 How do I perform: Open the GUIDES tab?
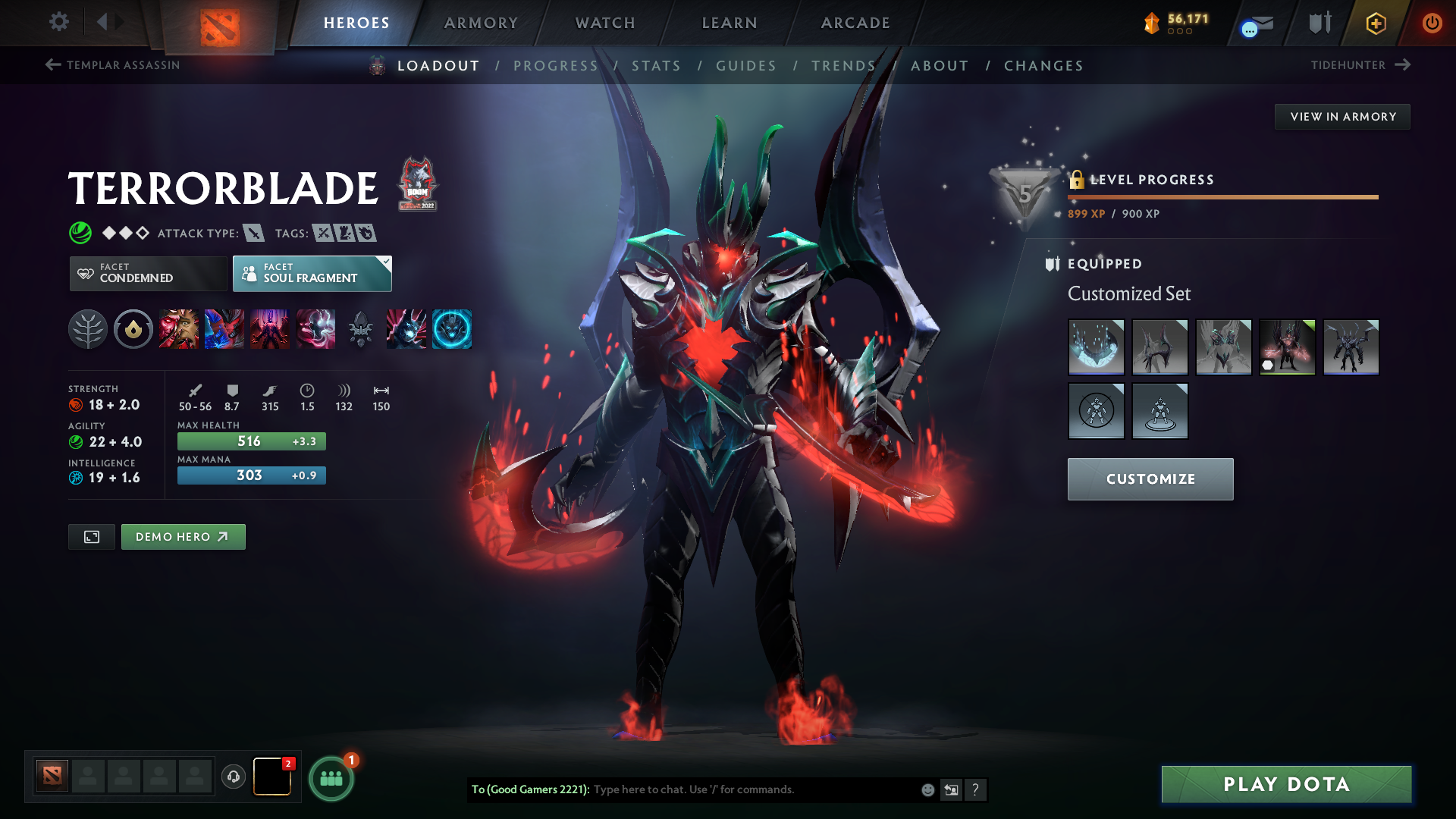pyautogui.click(x=745, y=66)
